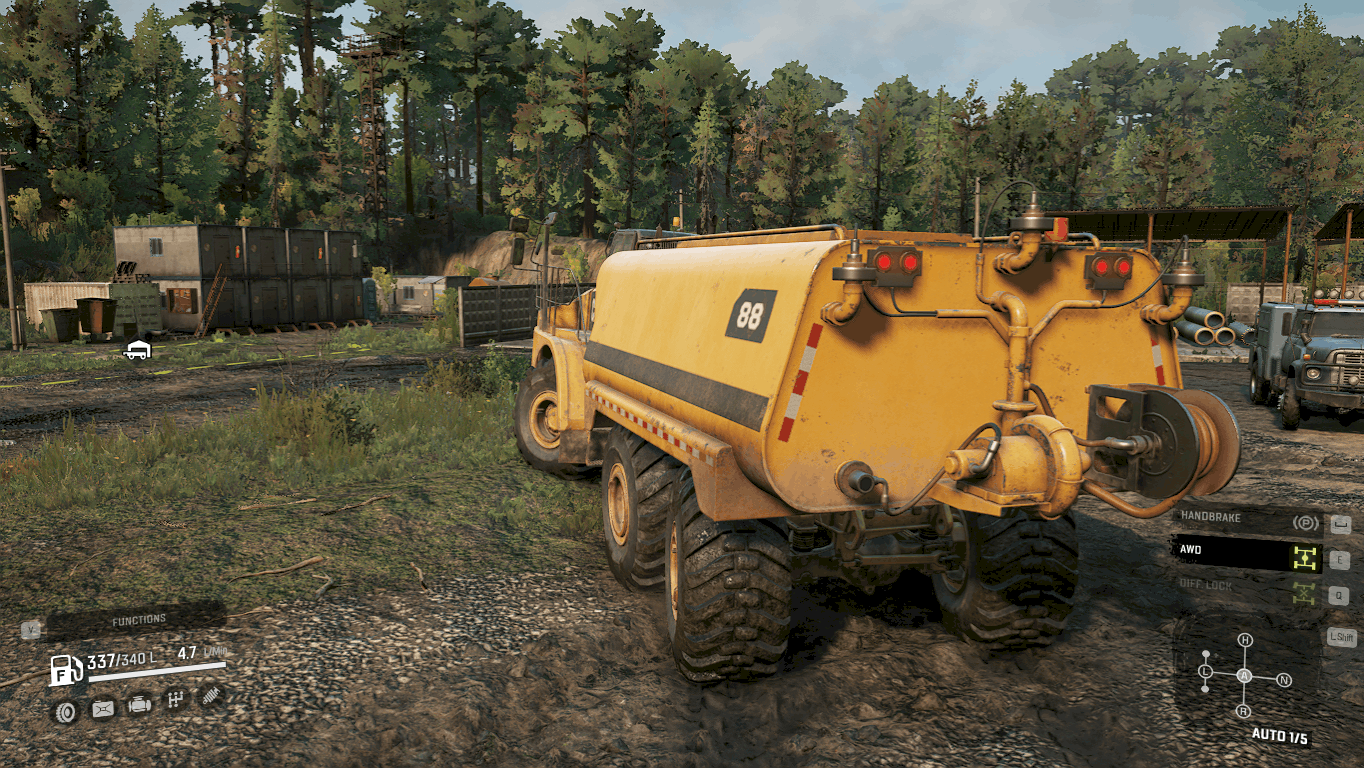Select Low gear on the gearbox
The height and width of the screenshot is (768, 1364).
[1206, 670]
